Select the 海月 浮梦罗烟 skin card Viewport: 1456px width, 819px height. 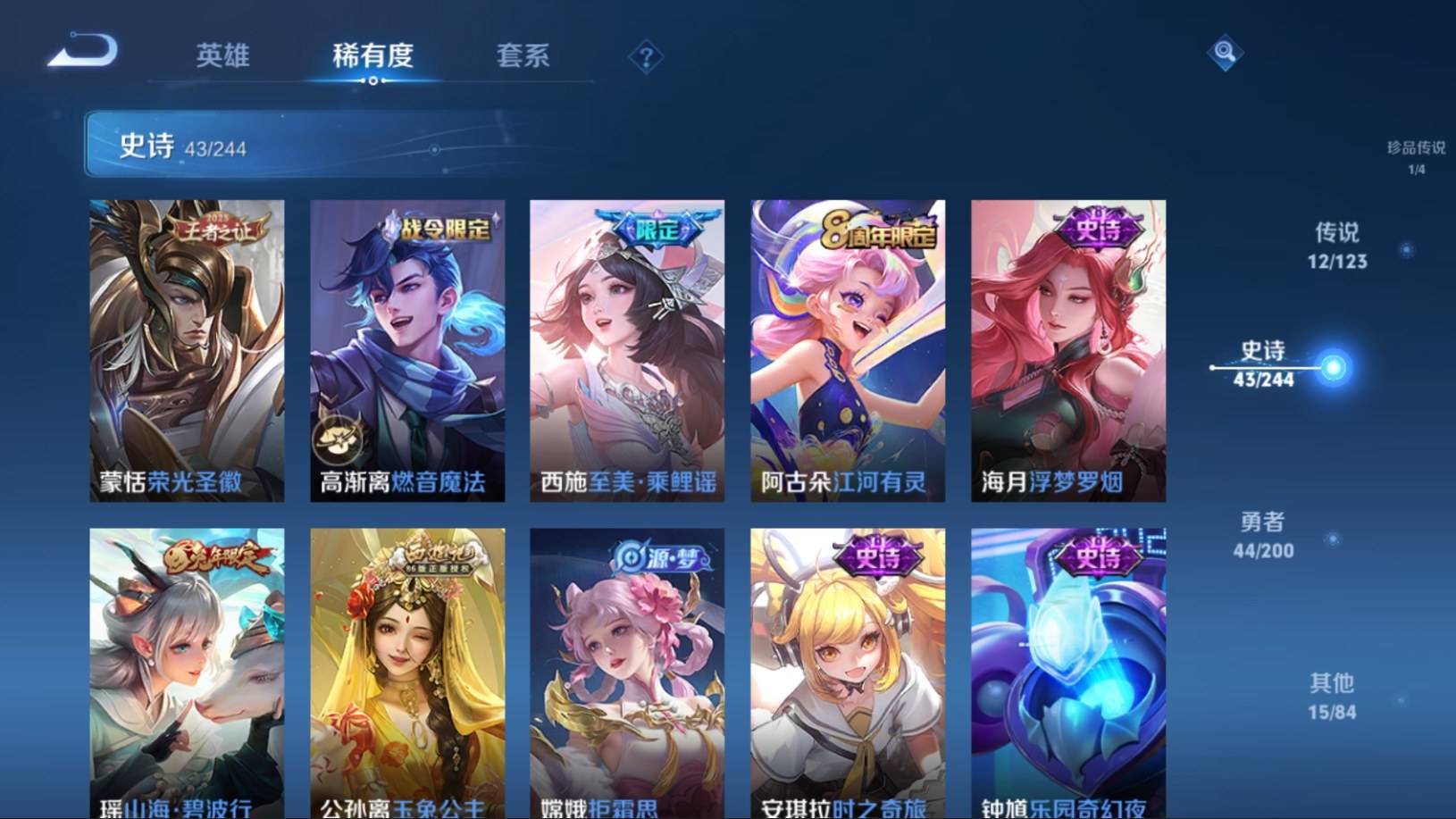[1068, 350]
